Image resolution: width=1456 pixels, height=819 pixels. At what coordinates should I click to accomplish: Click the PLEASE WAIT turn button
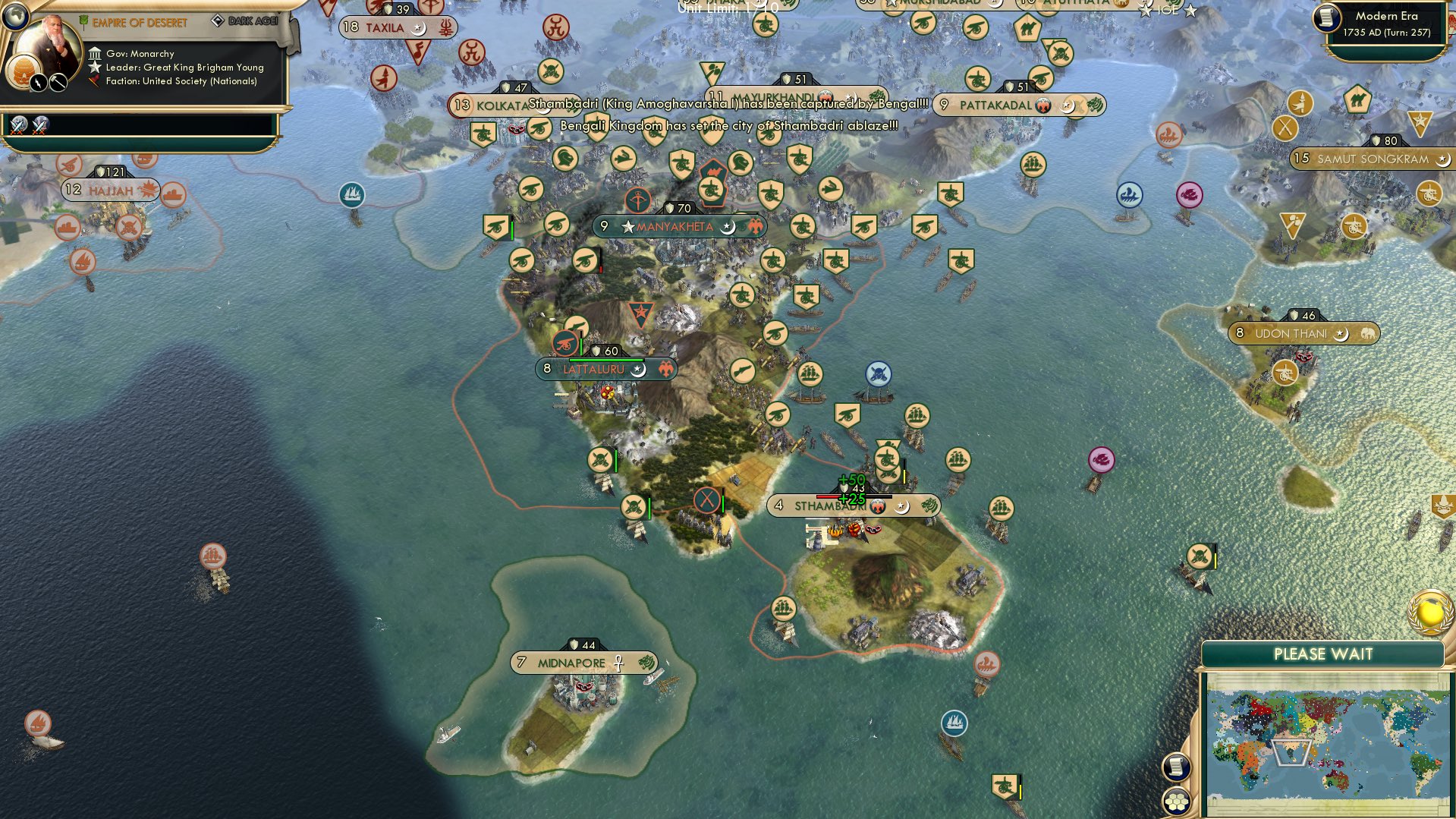pos(1322,654)
